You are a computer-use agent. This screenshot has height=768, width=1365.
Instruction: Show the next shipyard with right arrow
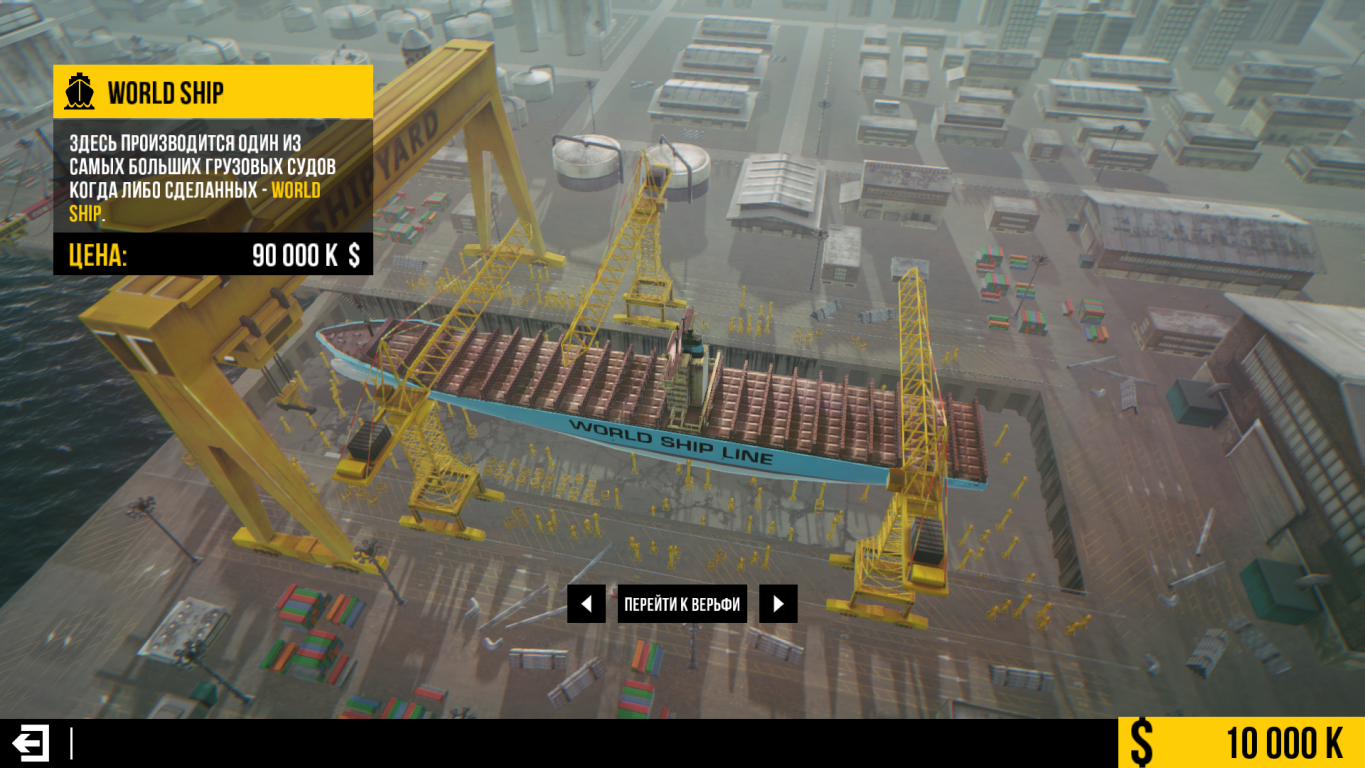click(x=778, y=604)
